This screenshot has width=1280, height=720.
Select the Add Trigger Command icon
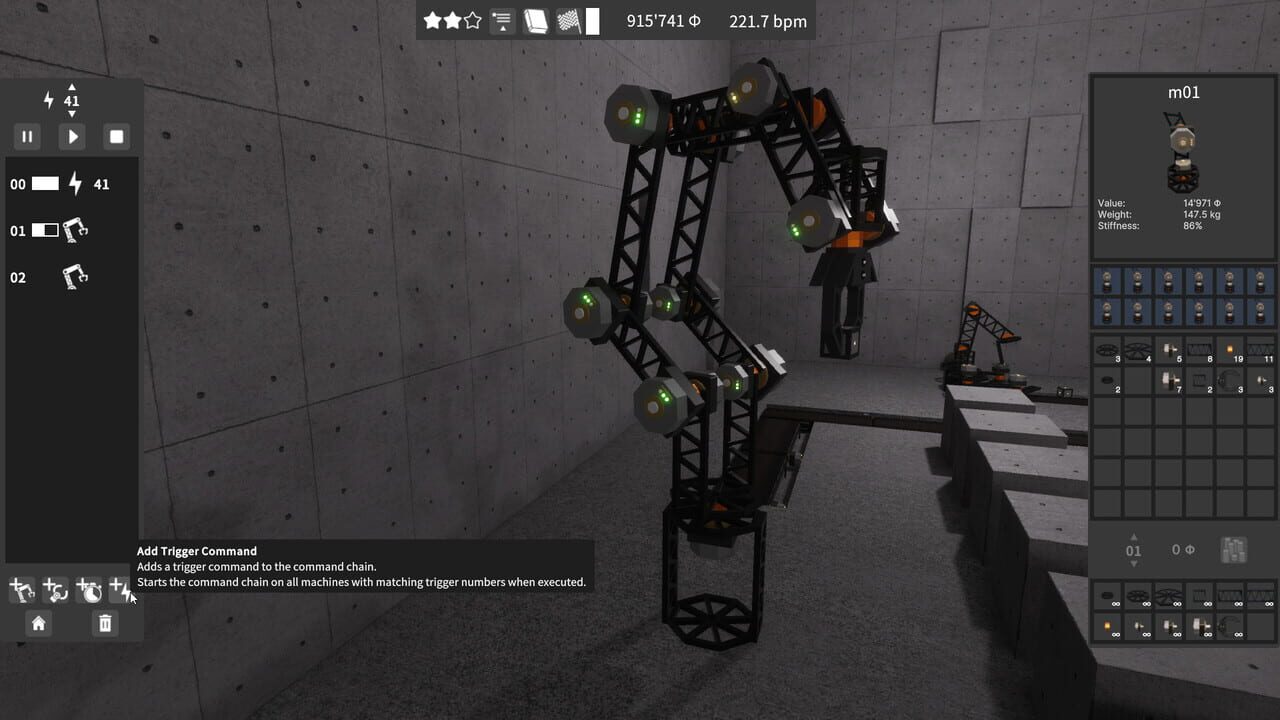pos(120,589)
